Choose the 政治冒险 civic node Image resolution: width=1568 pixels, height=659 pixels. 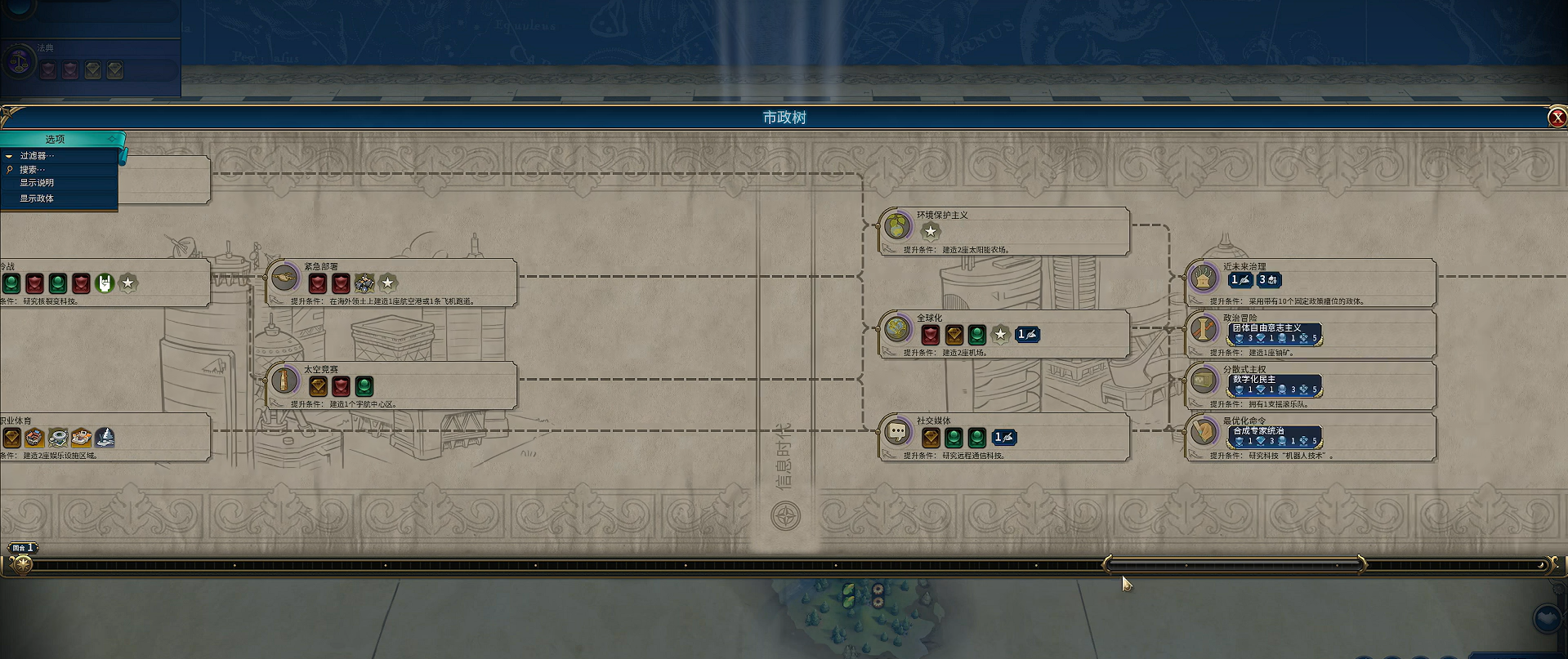pyautogui.click(x=1204, y=330)
